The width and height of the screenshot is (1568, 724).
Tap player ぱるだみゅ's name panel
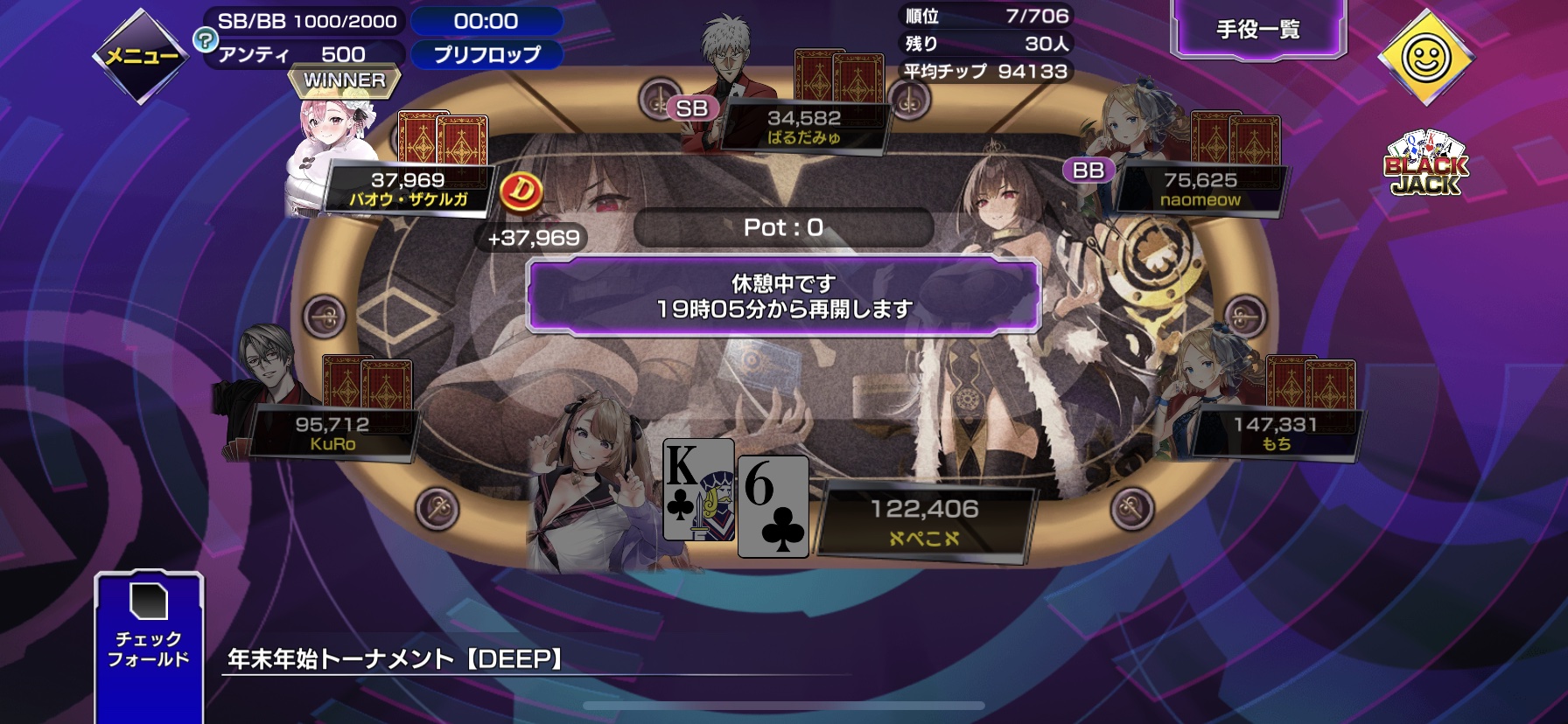pyautogui.click(x=803, y=127)
